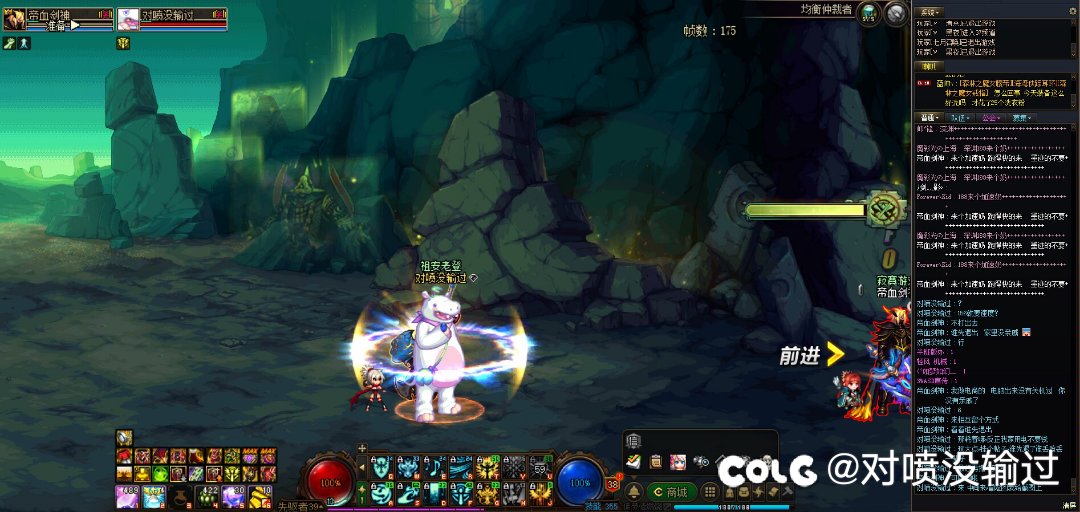
Task: Expand the plus button above skill bar
Action: [x=362, y=448]
